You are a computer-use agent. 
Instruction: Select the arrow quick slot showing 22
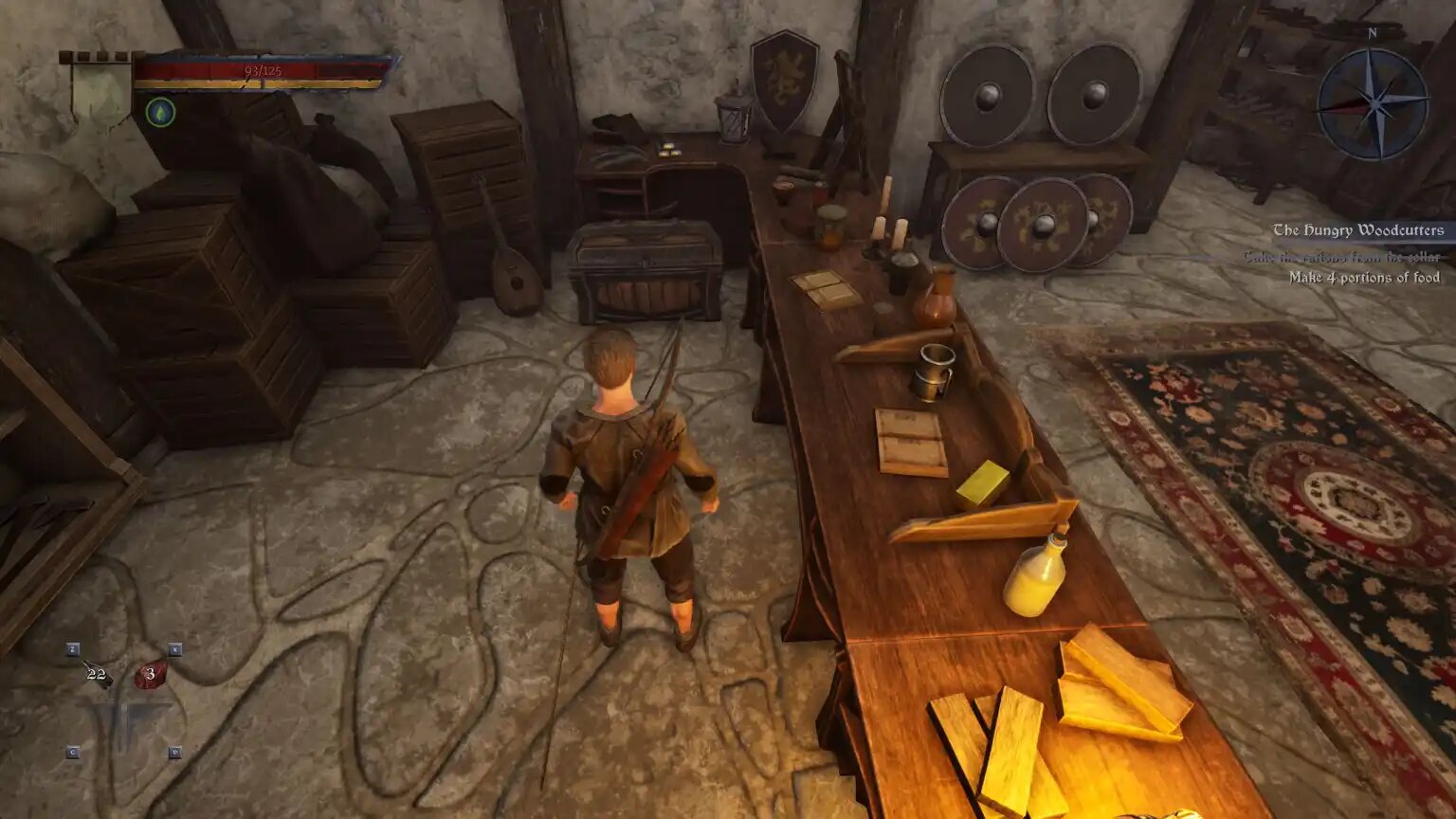tap(96, 674)
